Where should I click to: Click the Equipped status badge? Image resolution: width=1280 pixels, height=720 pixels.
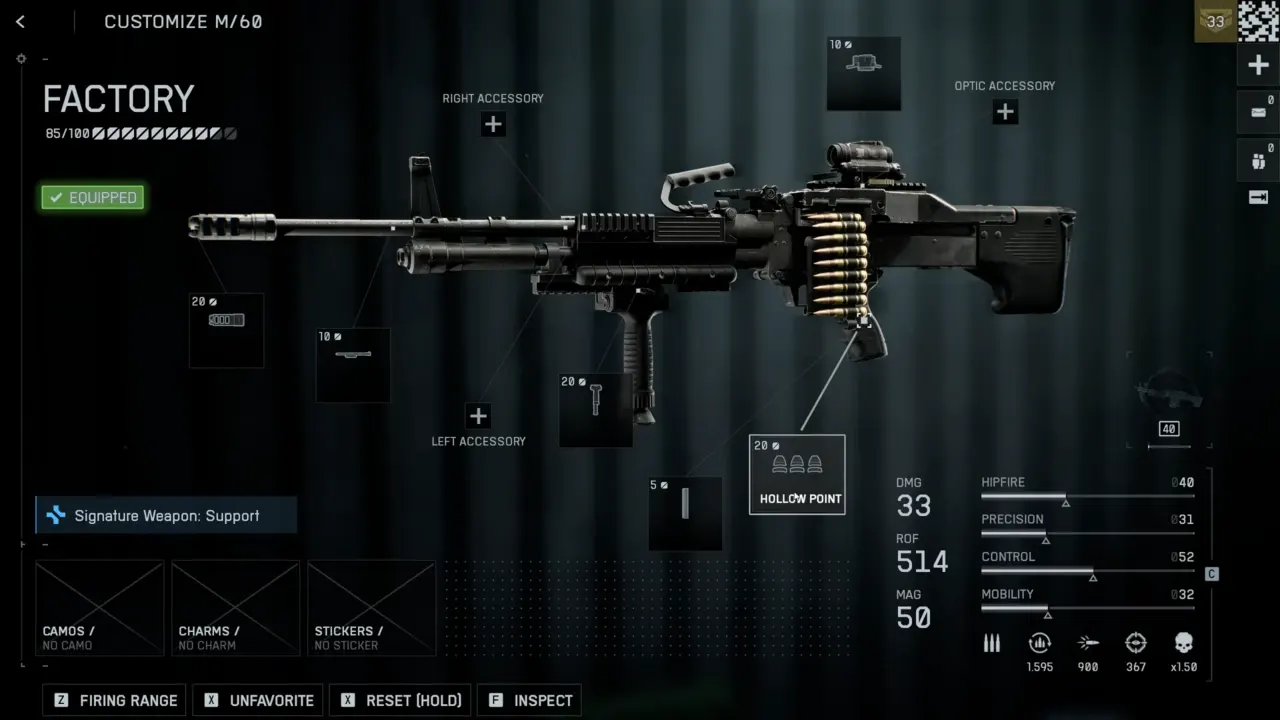[x=93, y=197]
